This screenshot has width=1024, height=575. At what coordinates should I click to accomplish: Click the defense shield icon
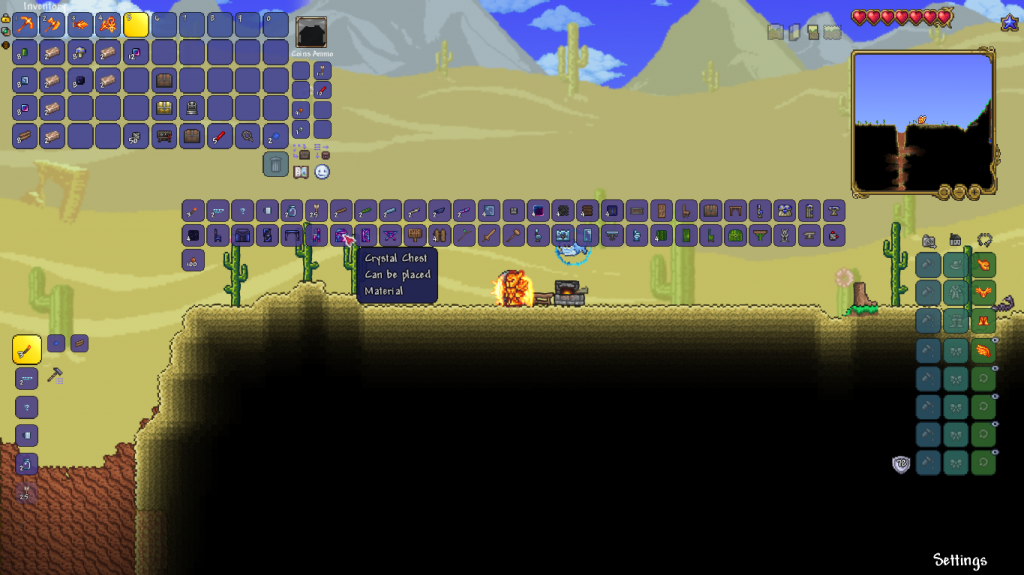901,464
